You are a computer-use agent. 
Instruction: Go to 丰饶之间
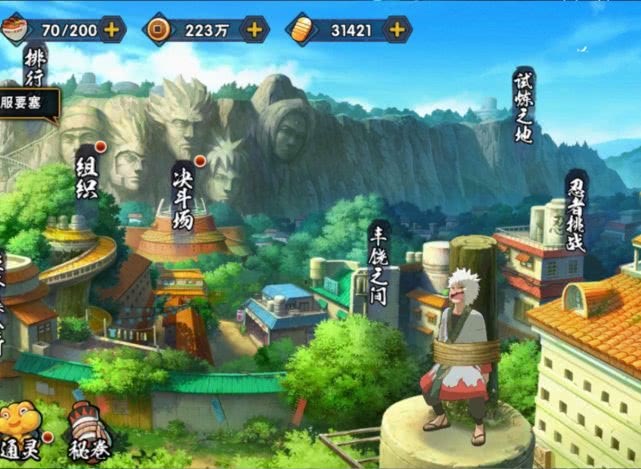(x=378, y=256)
